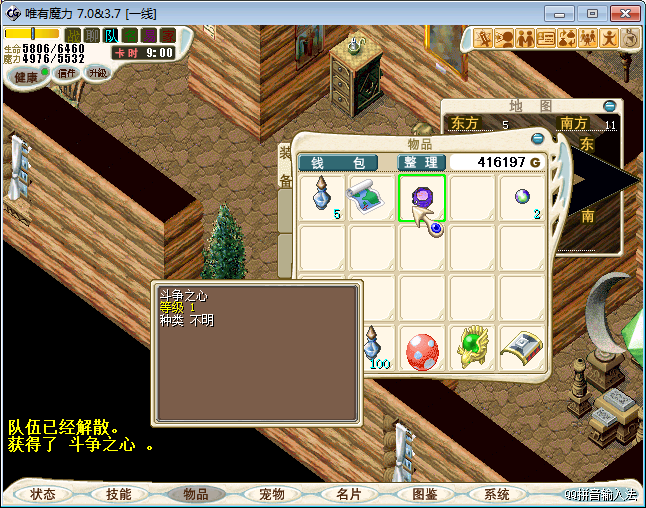Select the rolled map scroll item

[x=372, y=197]
